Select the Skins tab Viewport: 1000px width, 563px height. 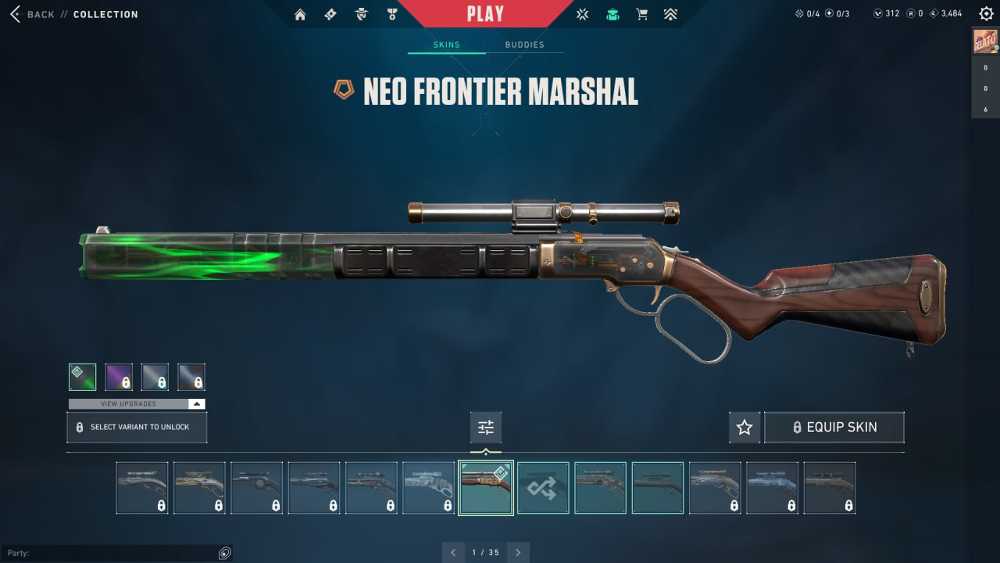(446, 45)
